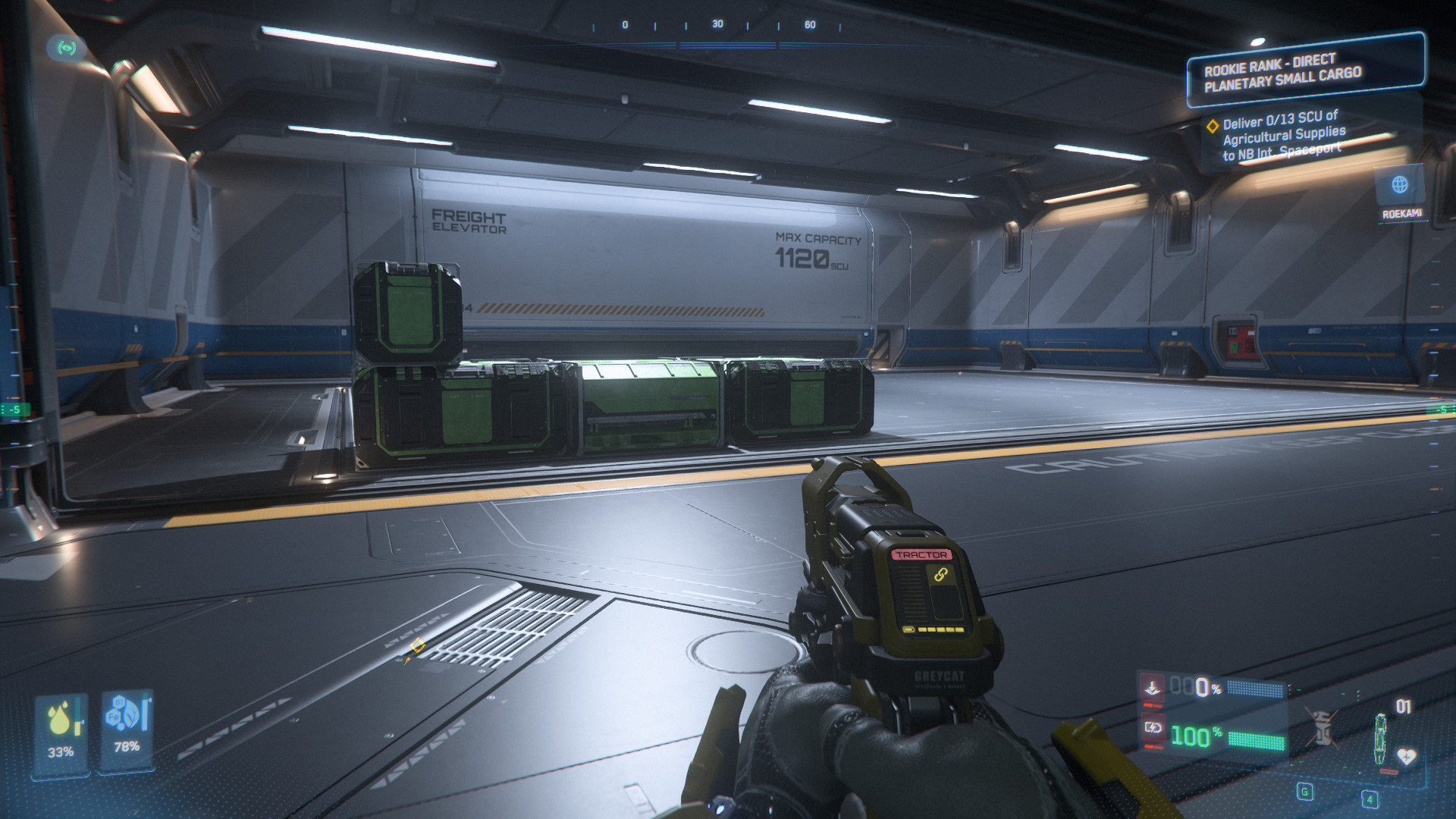Click the ROEKAMI globe marker icon

(x=1400, y=184)
